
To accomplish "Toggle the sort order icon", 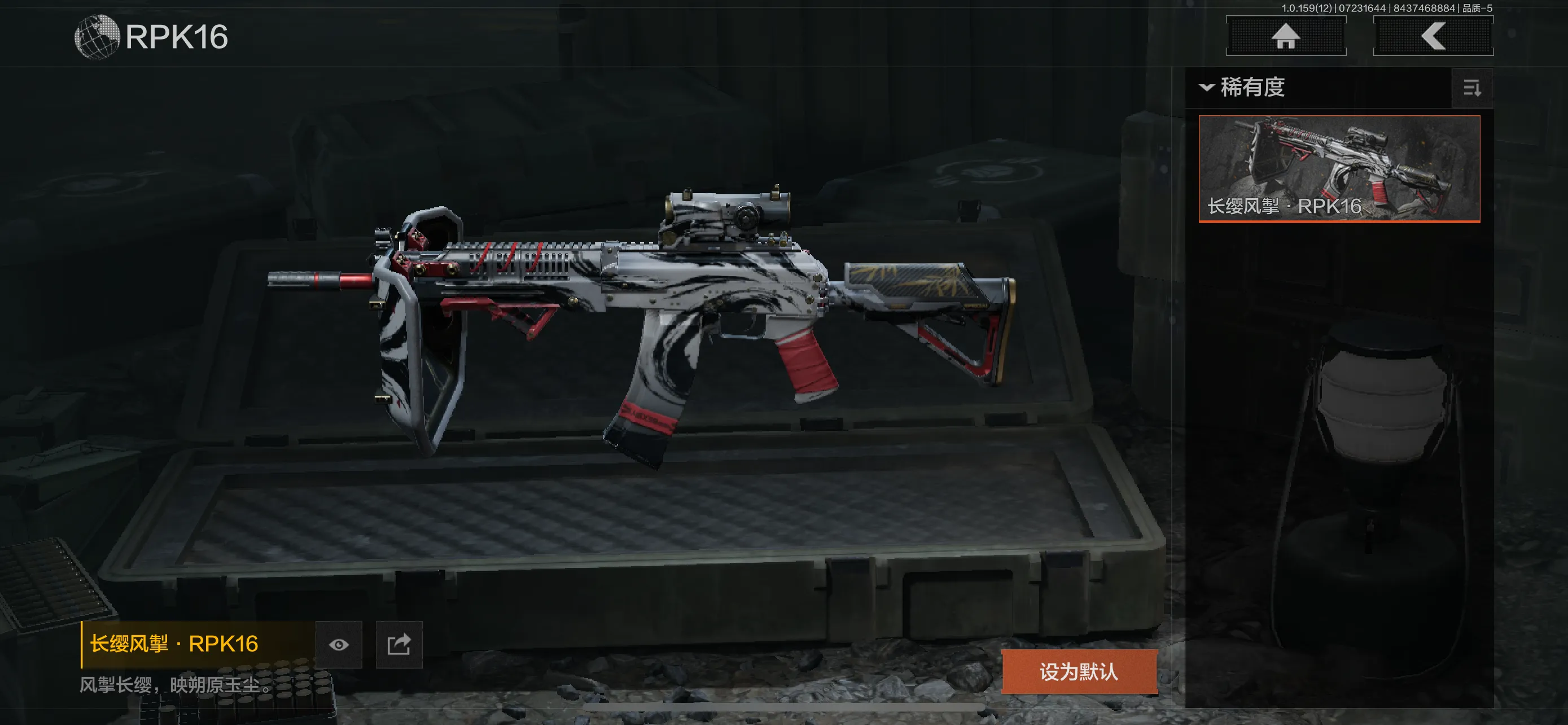I will pos(1472,89).
